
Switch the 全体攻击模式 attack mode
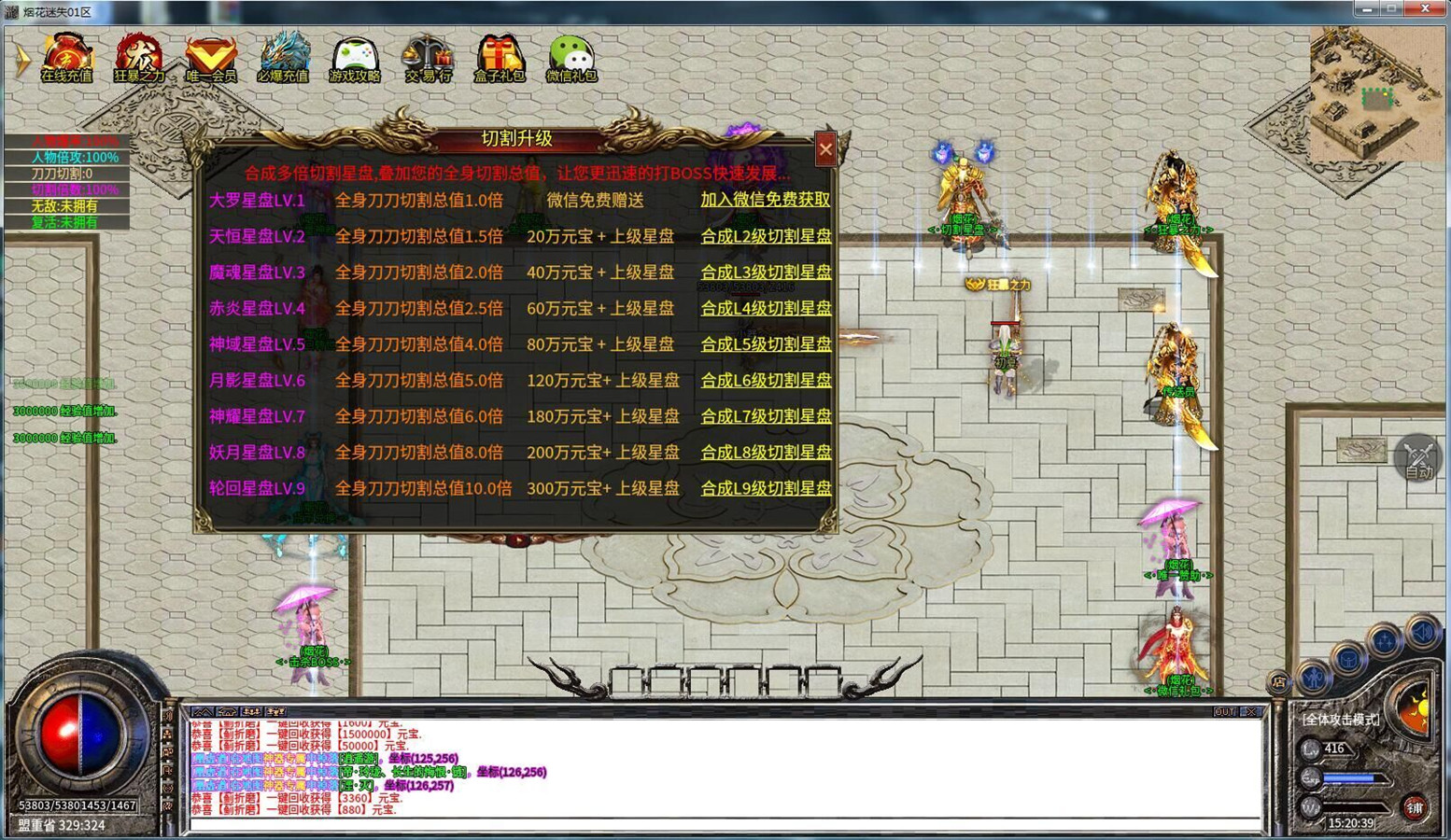[1341, 720]
